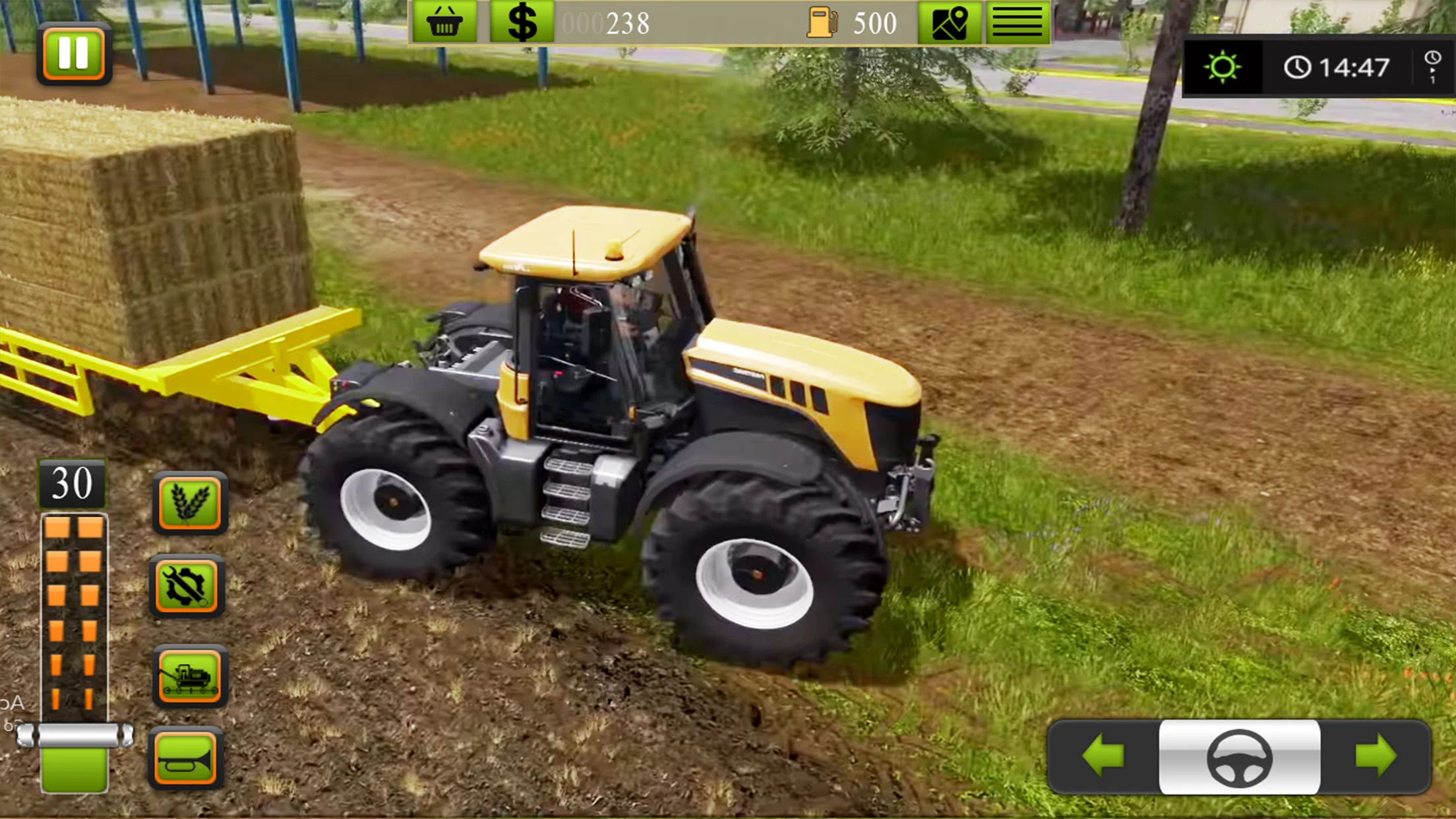Image resolution: width=1456 pixels, height=819 pixels.
Task: Click the throttle lever handle
Action: point(75,735)
